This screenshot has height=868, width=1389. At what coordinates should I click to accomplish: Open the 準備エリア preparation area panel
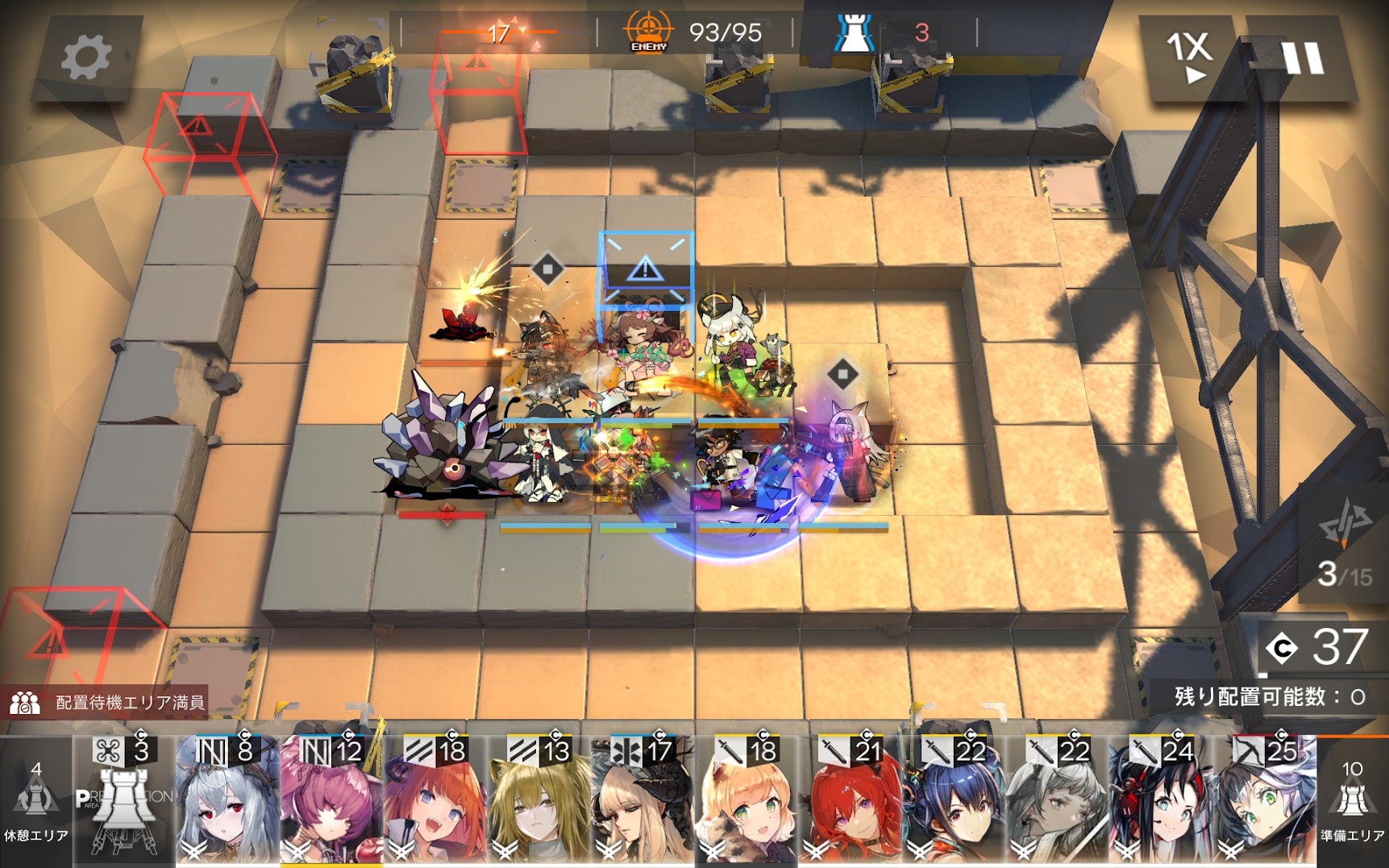[x=1352, y=801]
